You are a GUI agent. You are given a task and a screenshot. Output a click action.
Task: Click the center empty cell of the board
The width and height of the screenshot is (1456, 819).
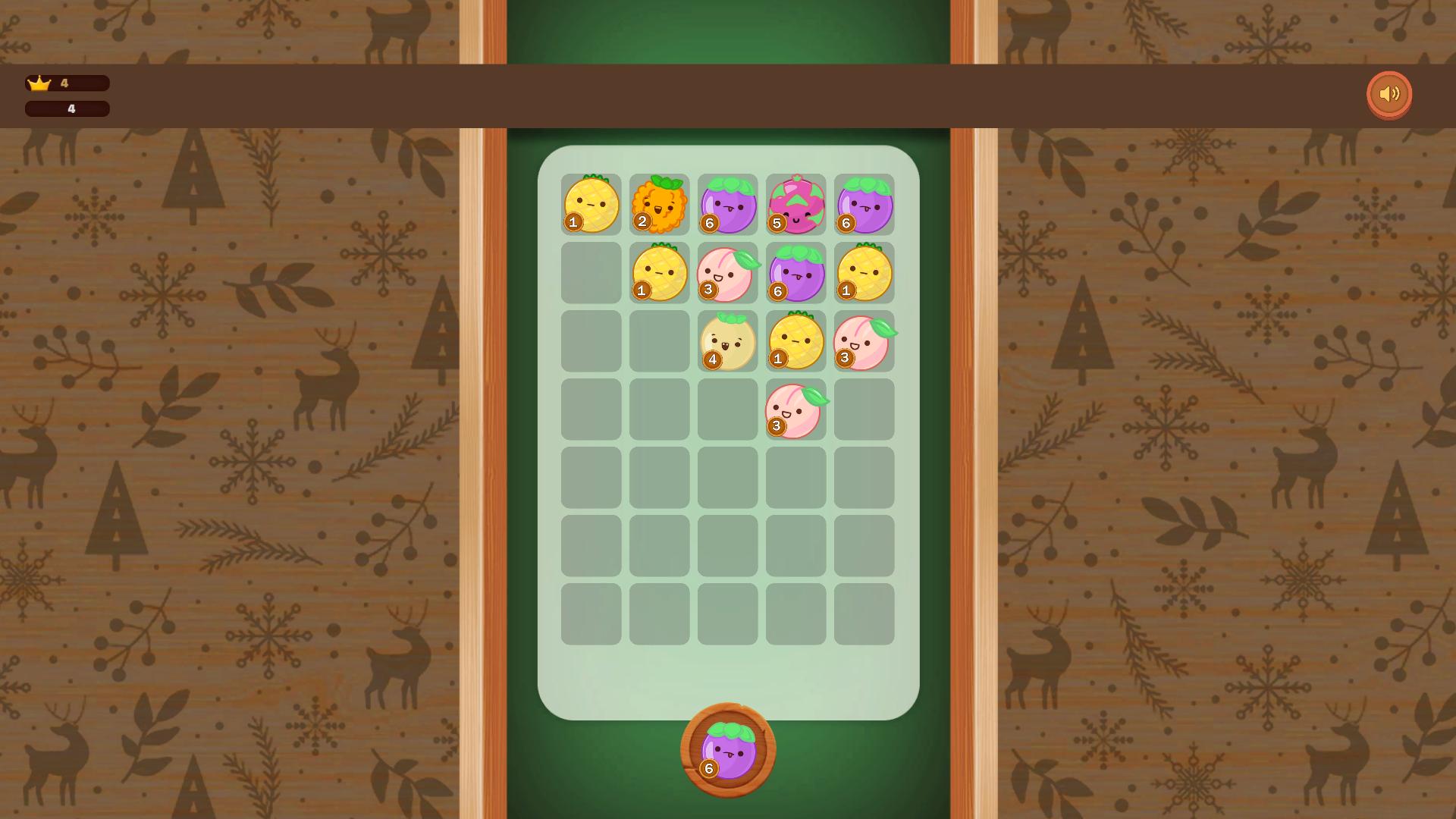(728, 409)
